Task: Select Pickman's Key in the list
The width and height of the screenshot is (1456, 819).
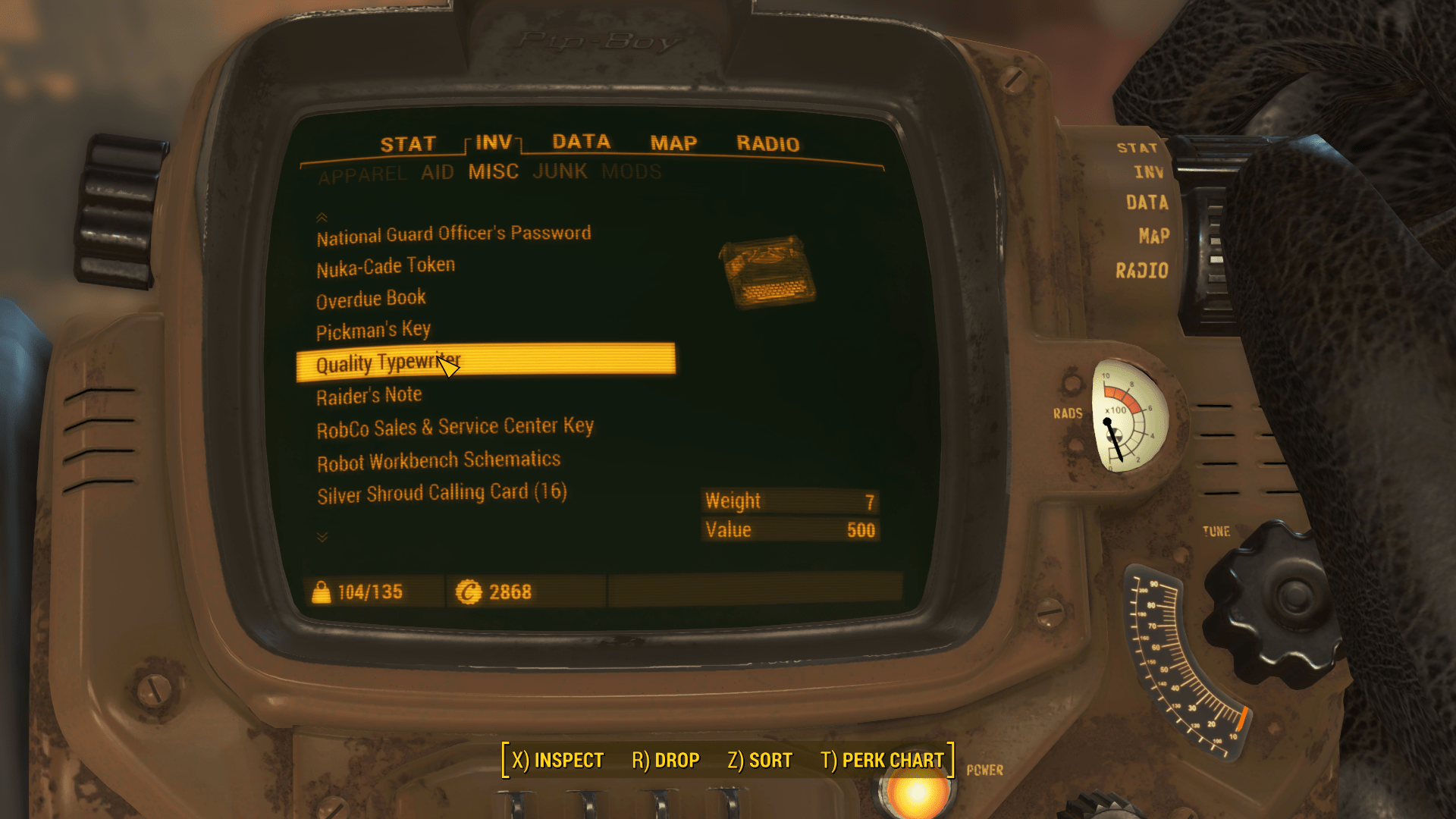Action: tap(373, 331)
